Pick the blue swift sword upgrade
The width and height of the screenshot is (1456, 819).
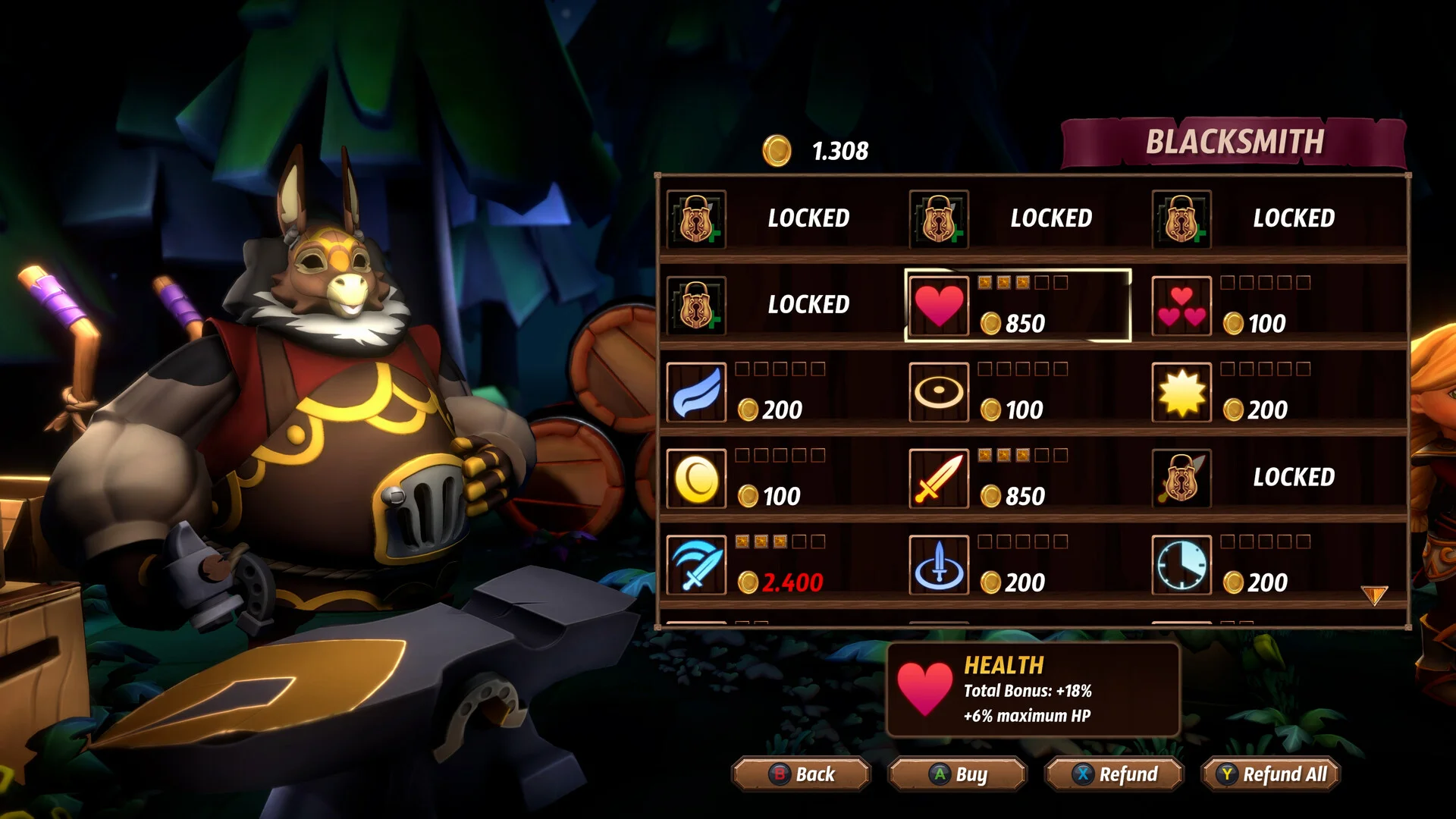(696, 565)
